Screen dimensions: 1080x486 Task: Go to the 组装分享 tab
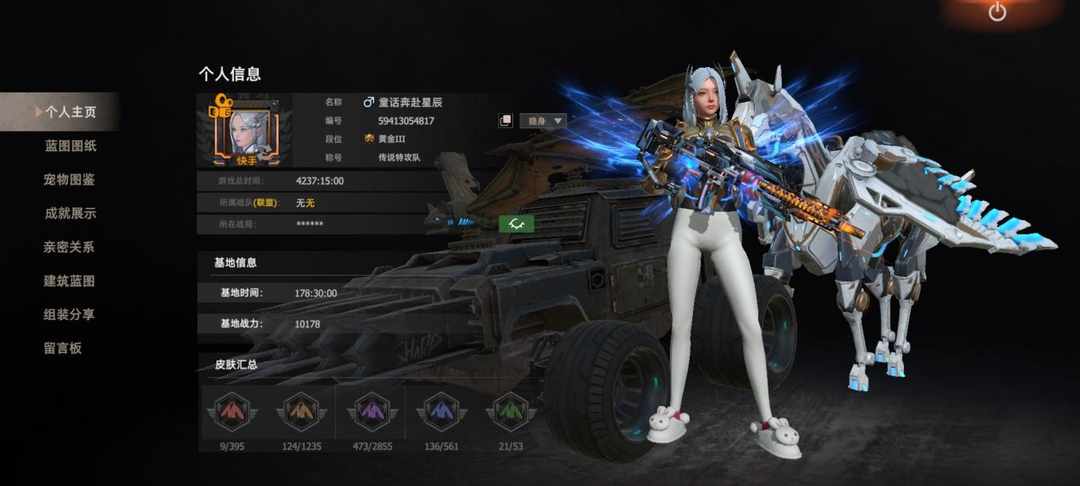click(70, 314)
